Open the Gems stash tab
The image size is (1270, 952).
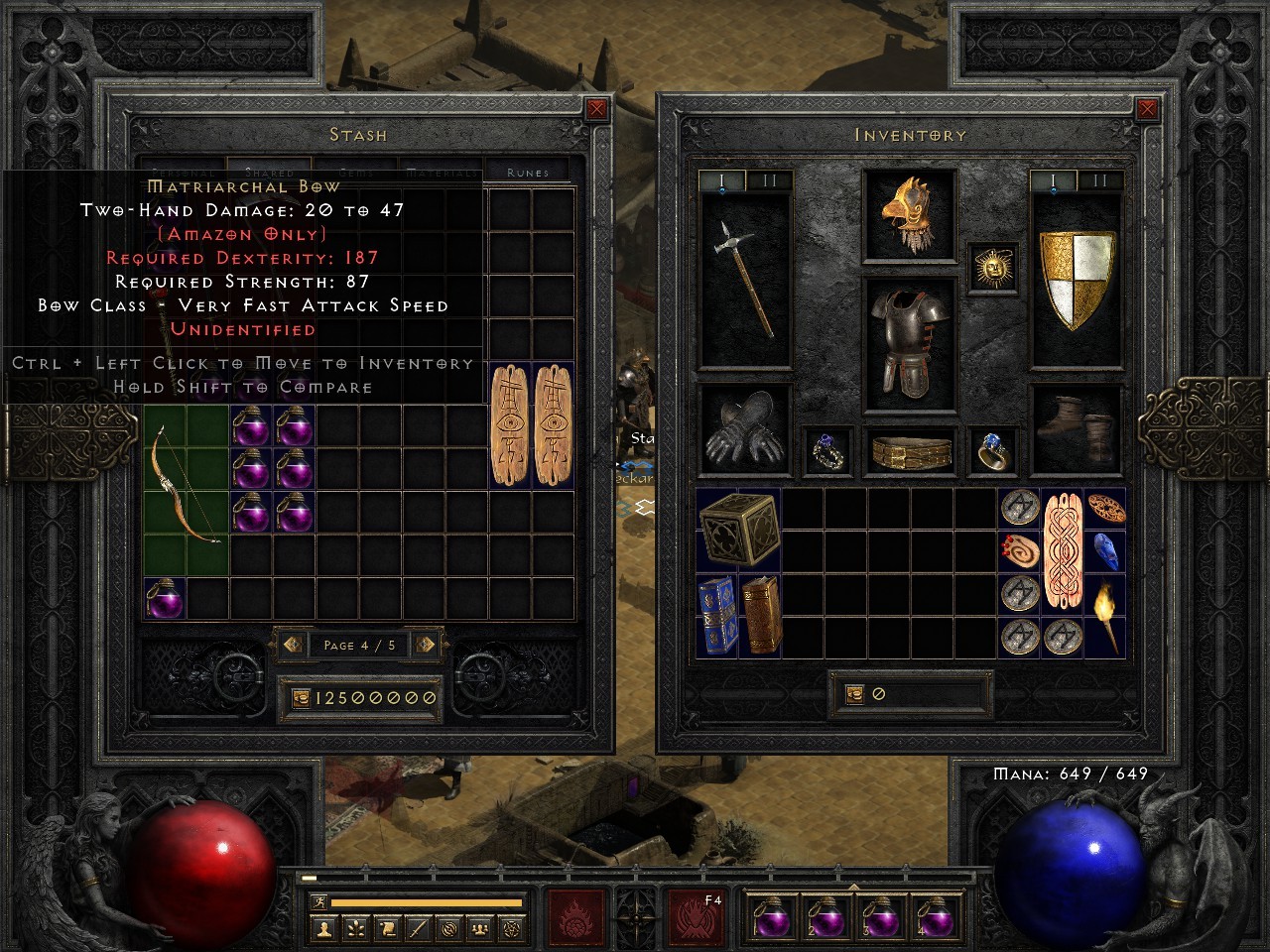click(356, 171)
